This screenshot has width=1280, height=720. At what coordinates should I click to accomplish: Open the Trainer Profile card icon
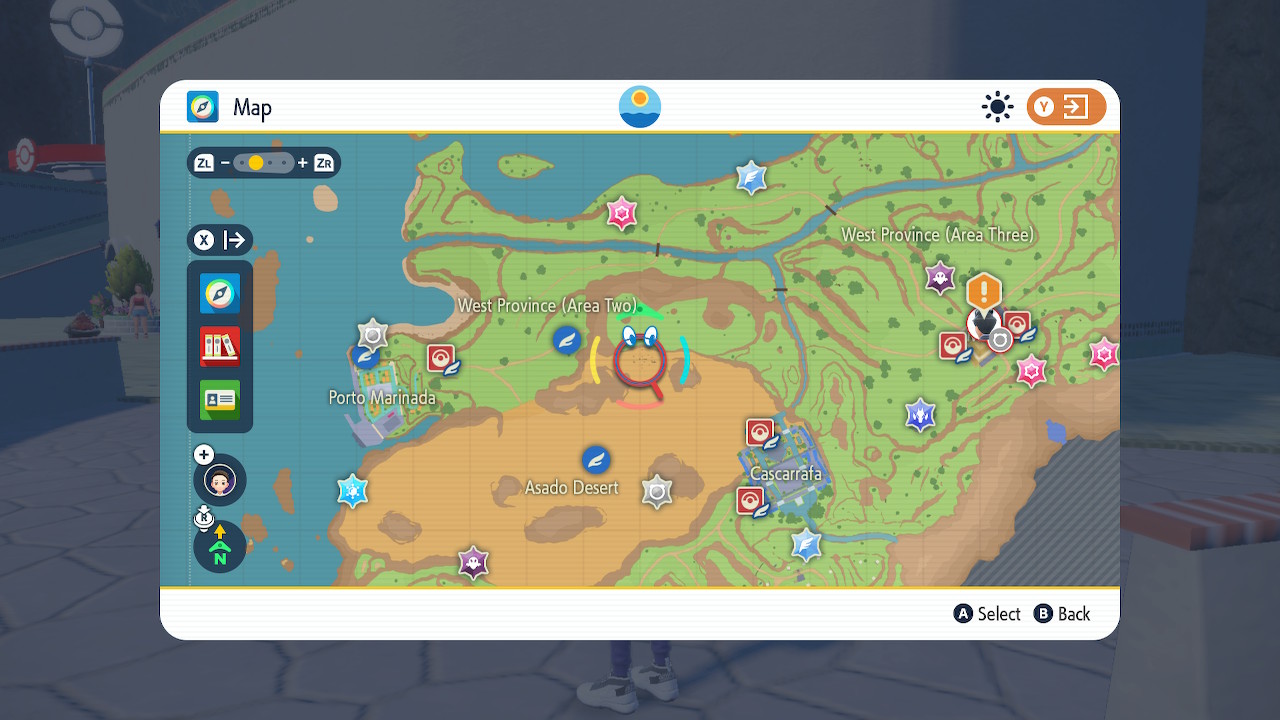point(219,398)
